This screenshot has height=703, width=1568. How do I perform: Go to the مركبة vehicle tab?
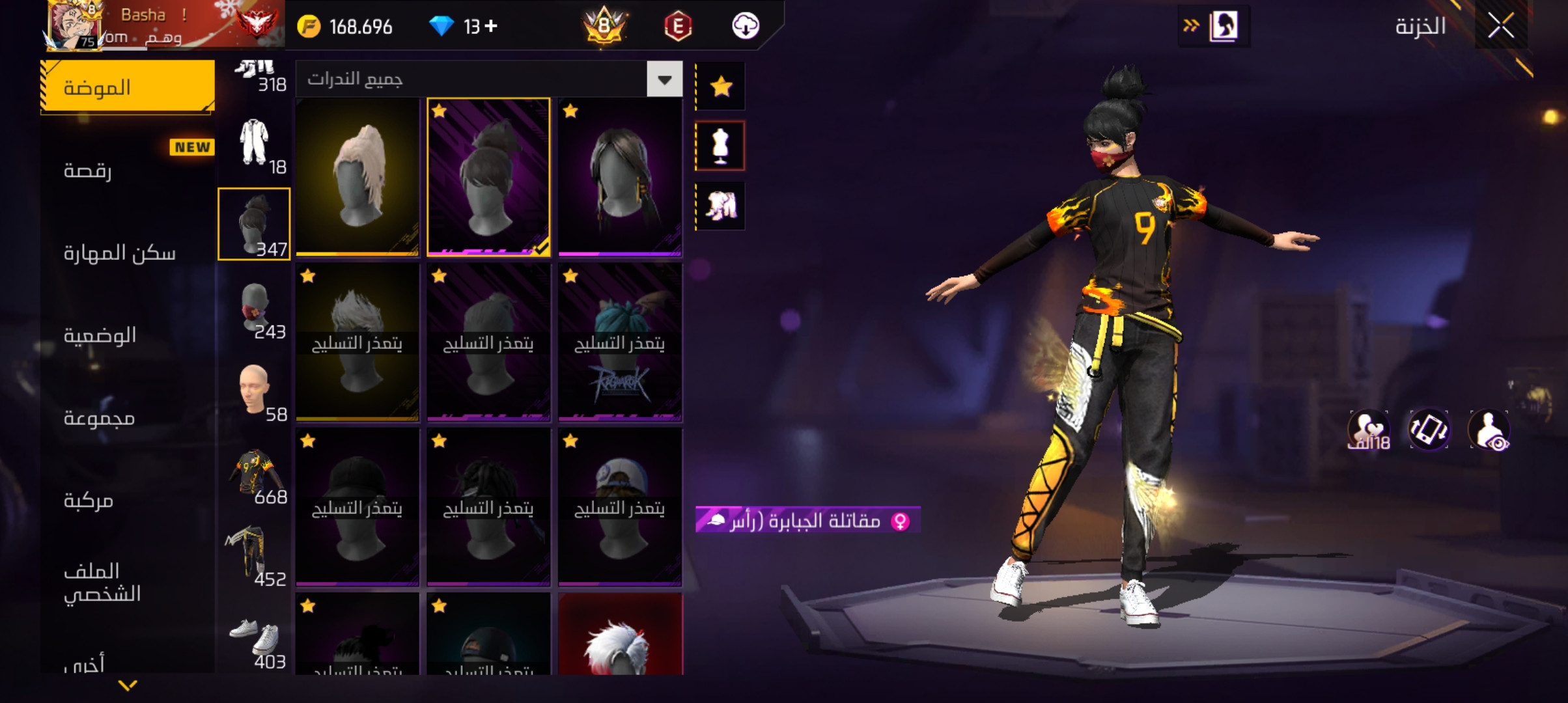(x=128, y=501)
